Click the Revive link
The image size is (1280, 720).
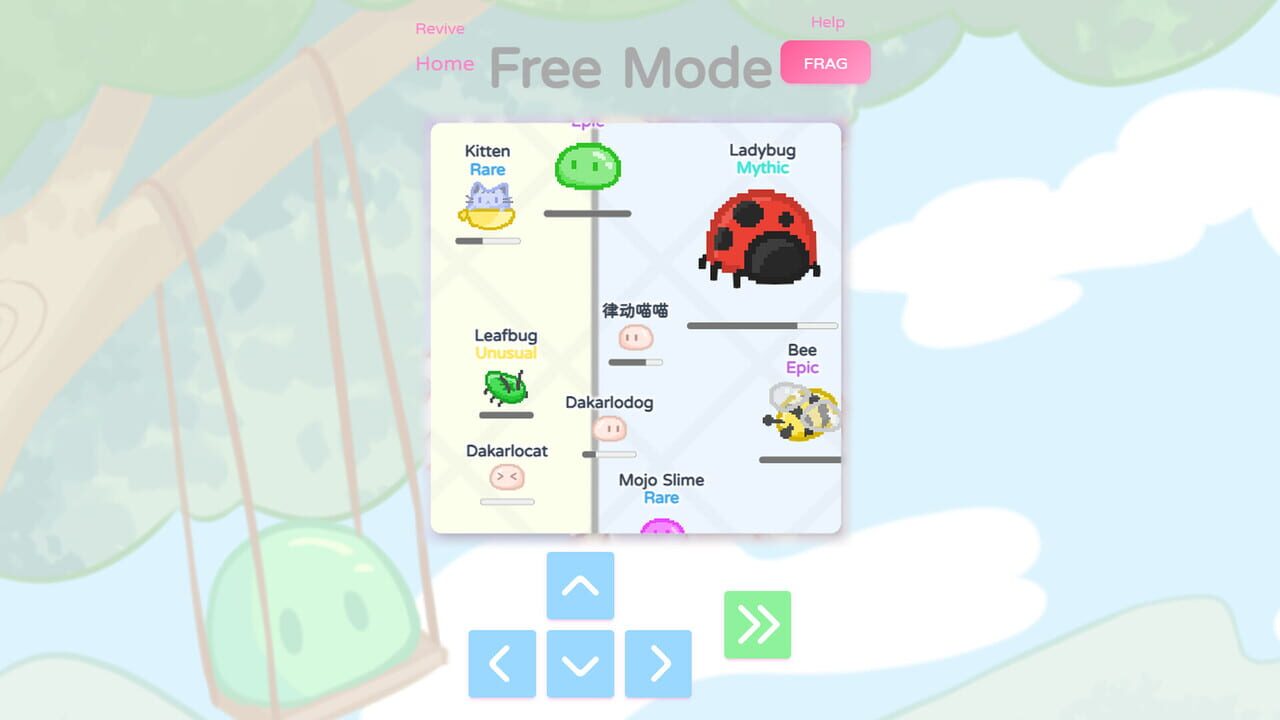pos(440,28)
